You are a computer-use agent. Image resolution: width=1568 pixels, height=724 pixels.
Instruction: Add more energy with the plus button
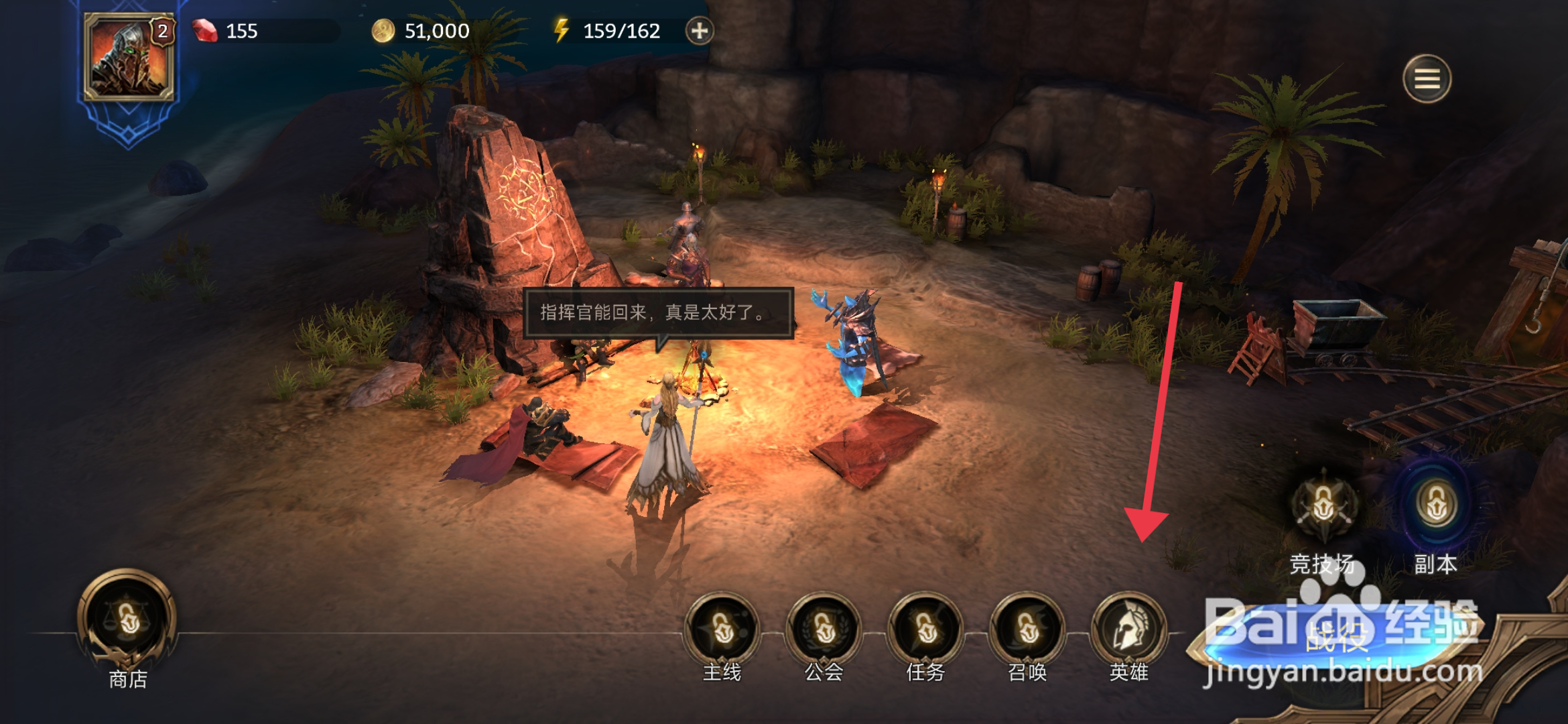(700, 31)
